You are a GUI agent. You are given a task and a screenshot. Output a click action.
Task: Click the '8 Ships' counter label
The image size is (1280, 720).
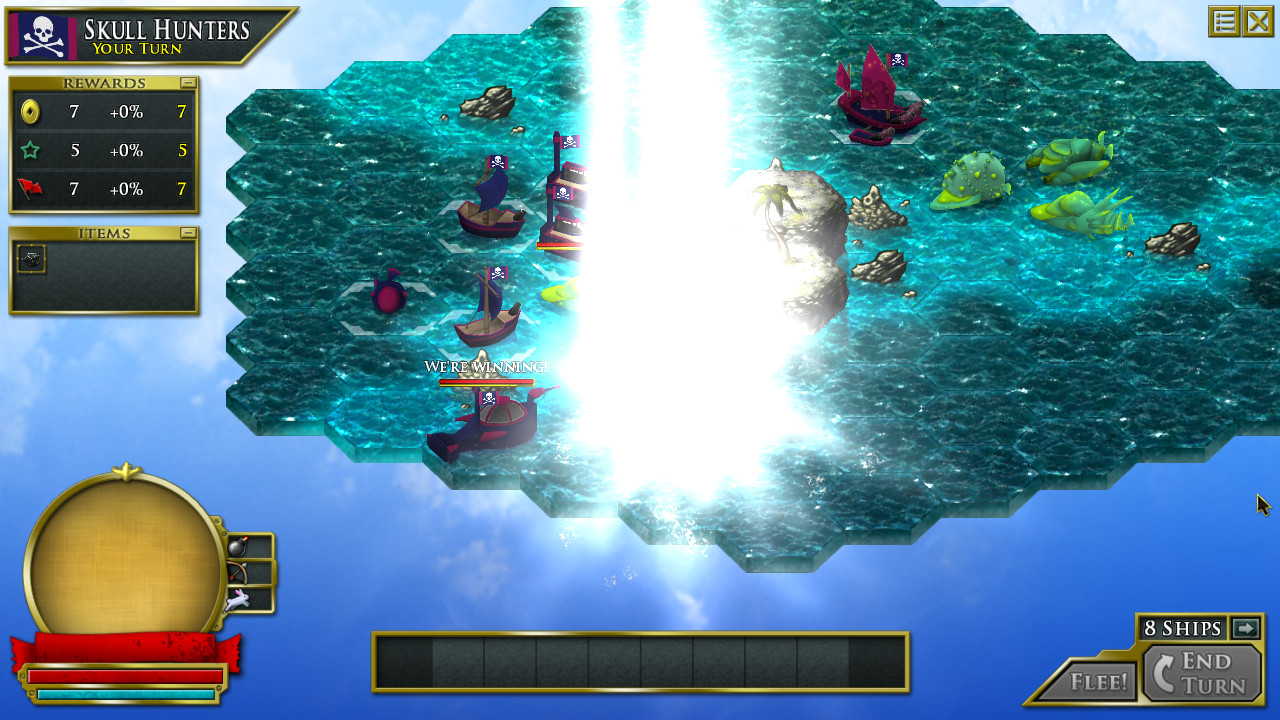click(1184, 629)
